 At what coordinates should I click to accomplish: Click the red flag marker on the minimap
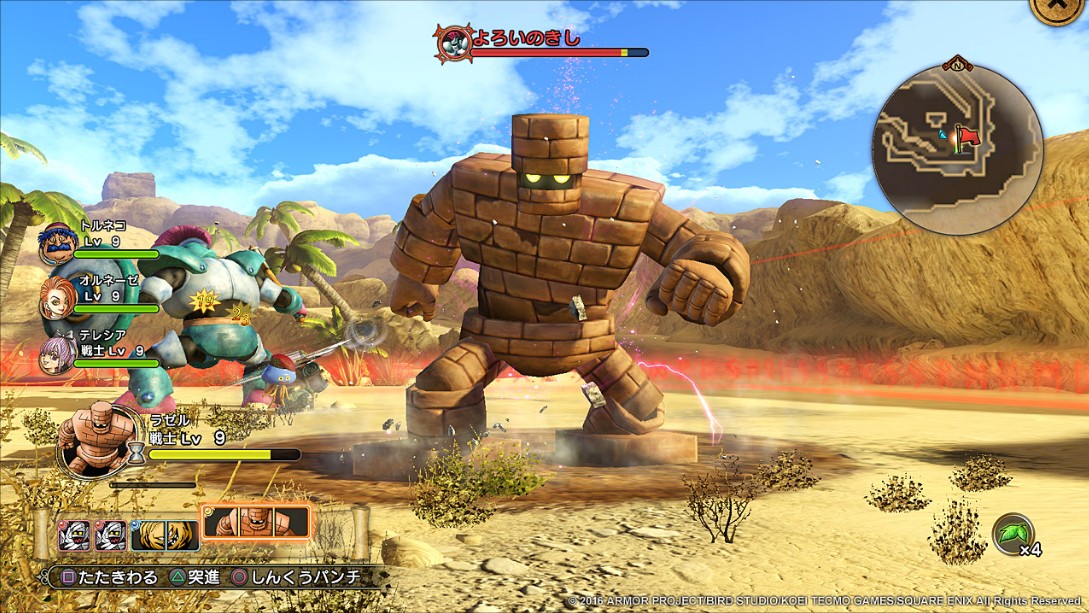(967, 136)
